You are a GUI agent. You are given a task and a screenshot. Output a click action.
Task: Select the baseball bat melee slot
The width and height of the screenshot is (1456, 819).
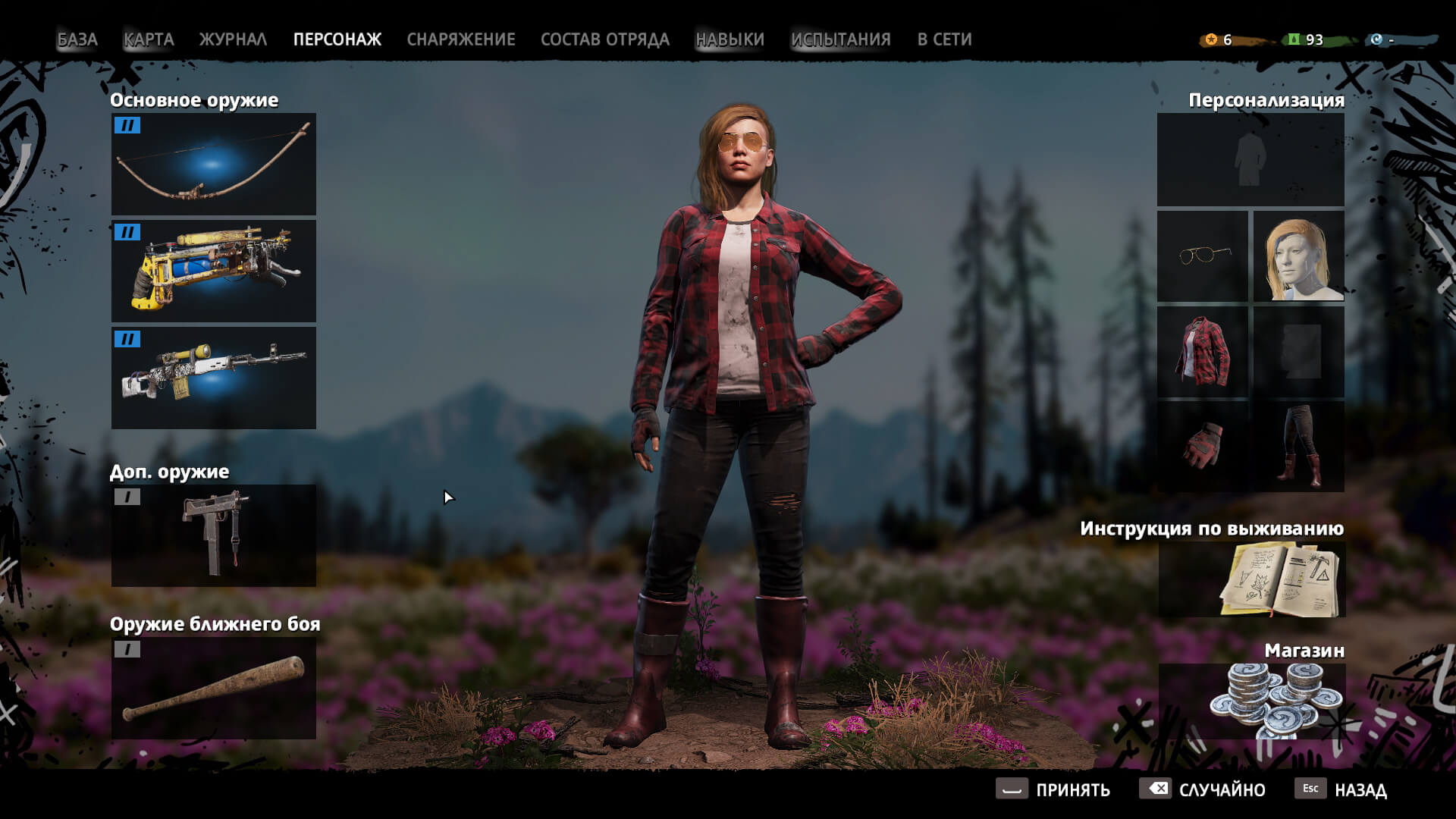click(x=214, y=688)
